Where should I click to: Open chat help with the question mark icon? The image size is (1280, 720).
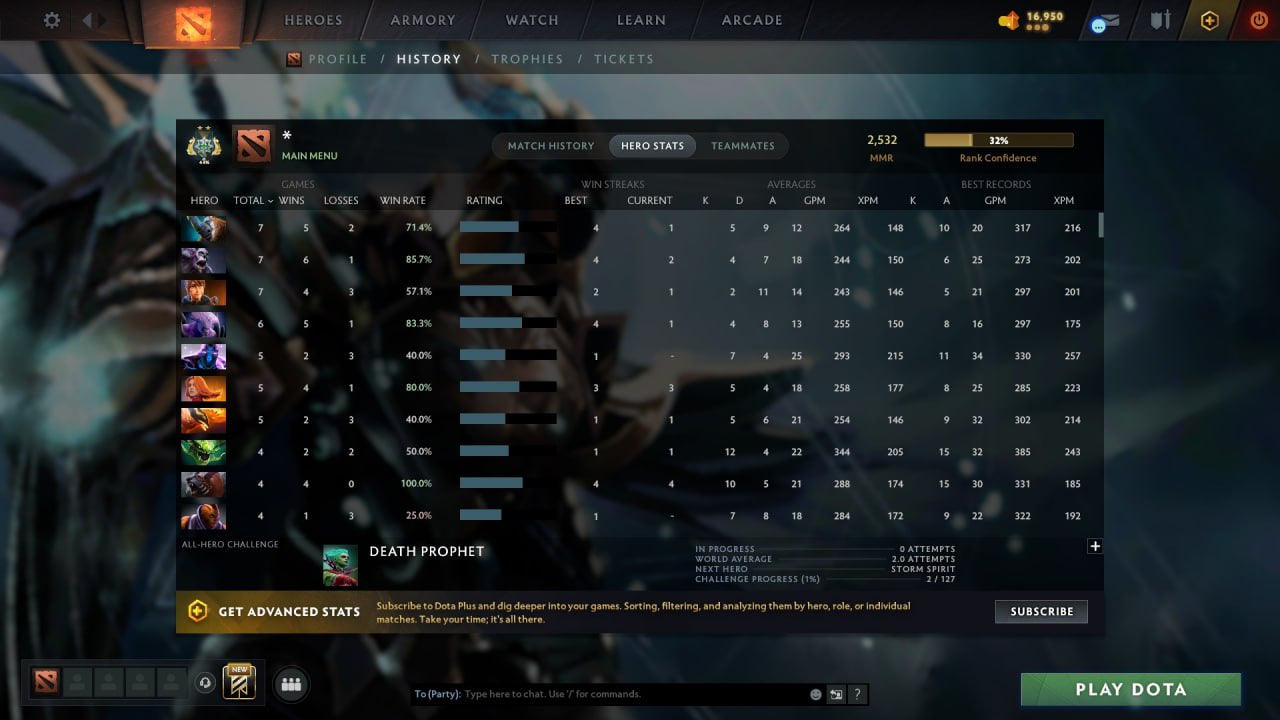coord(857,693)
